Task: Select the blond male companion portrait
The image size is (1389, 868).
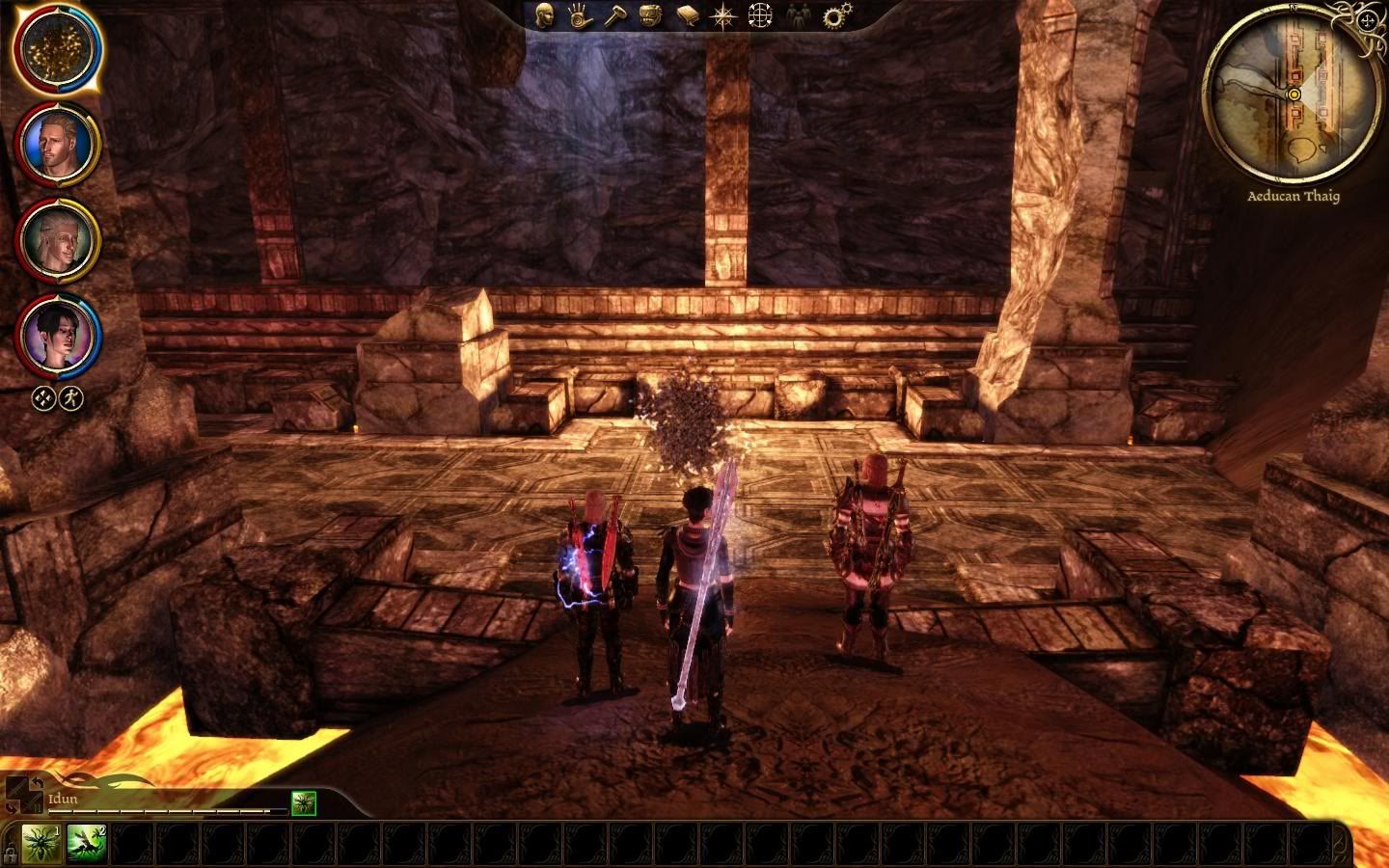Action: click(x=58, y=145)
